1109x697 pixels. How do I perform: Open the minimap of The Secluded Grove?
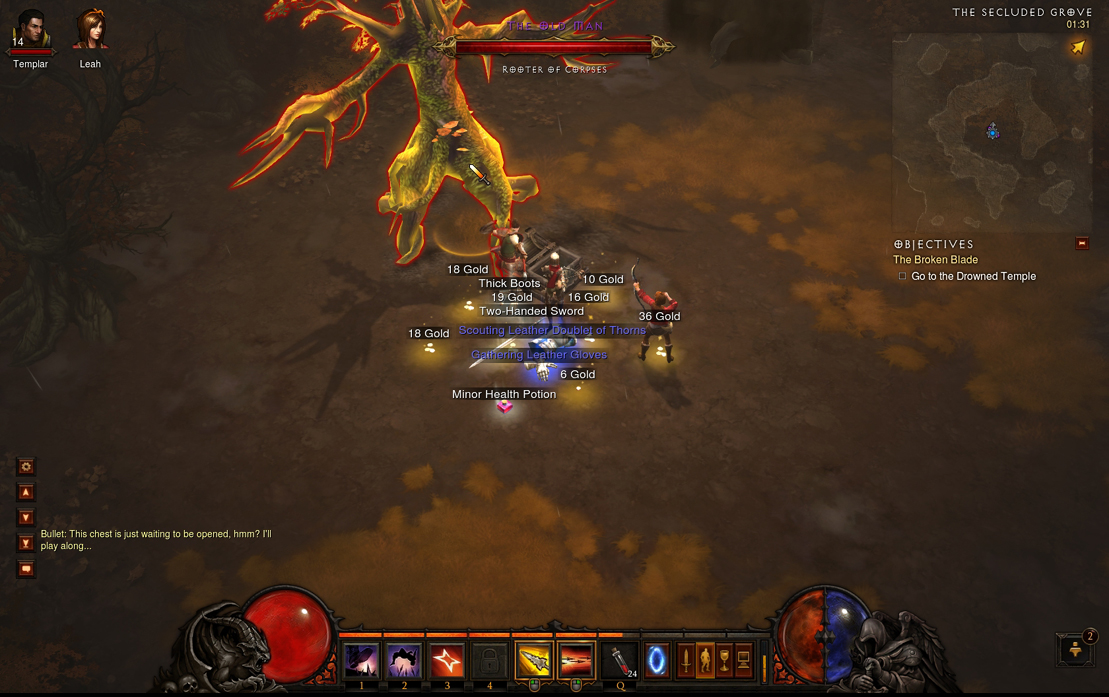pos(991,130)
